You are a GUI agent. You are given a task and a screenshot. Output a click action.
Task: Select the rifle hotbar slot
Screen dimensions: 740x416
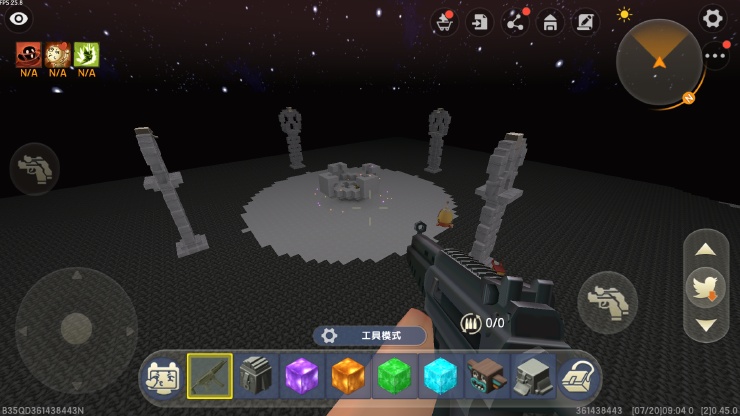pyautogui.click(x=210, y=376)
